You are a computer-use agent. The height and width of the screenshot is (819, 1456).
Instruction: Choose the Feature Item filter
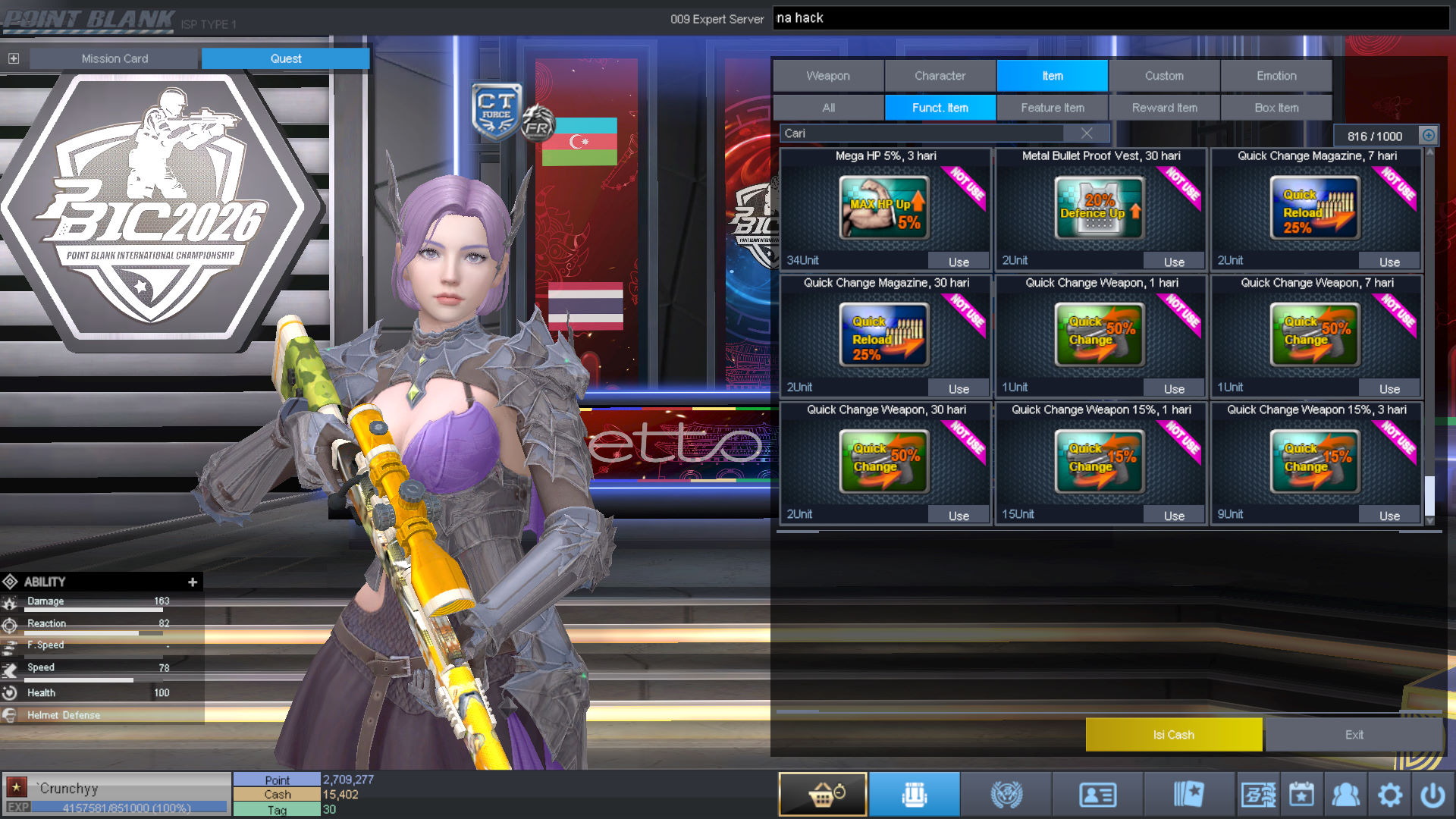point(1053,108)
